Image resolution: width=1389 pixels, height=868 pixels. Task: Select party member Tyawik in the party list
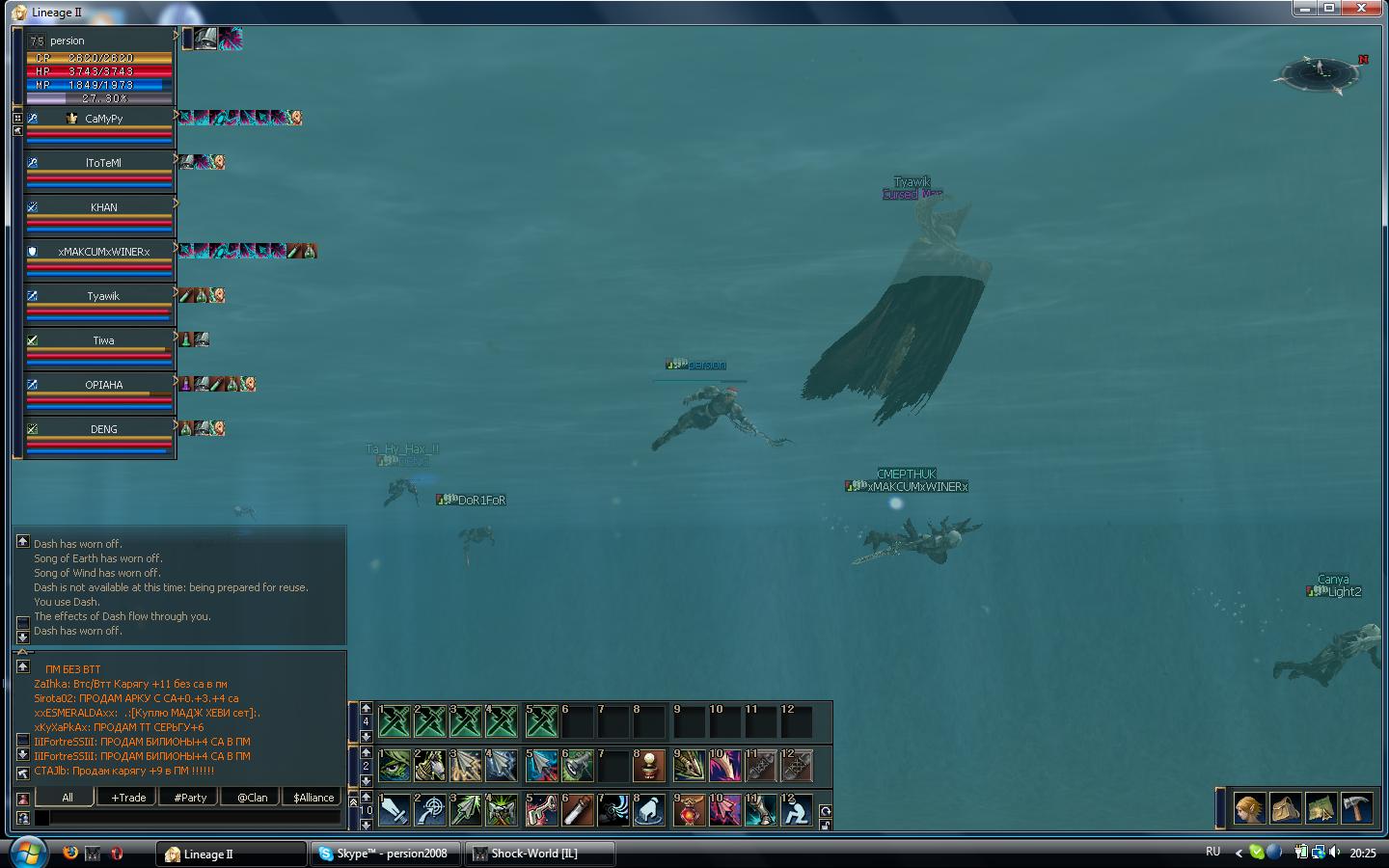[103, 296]
